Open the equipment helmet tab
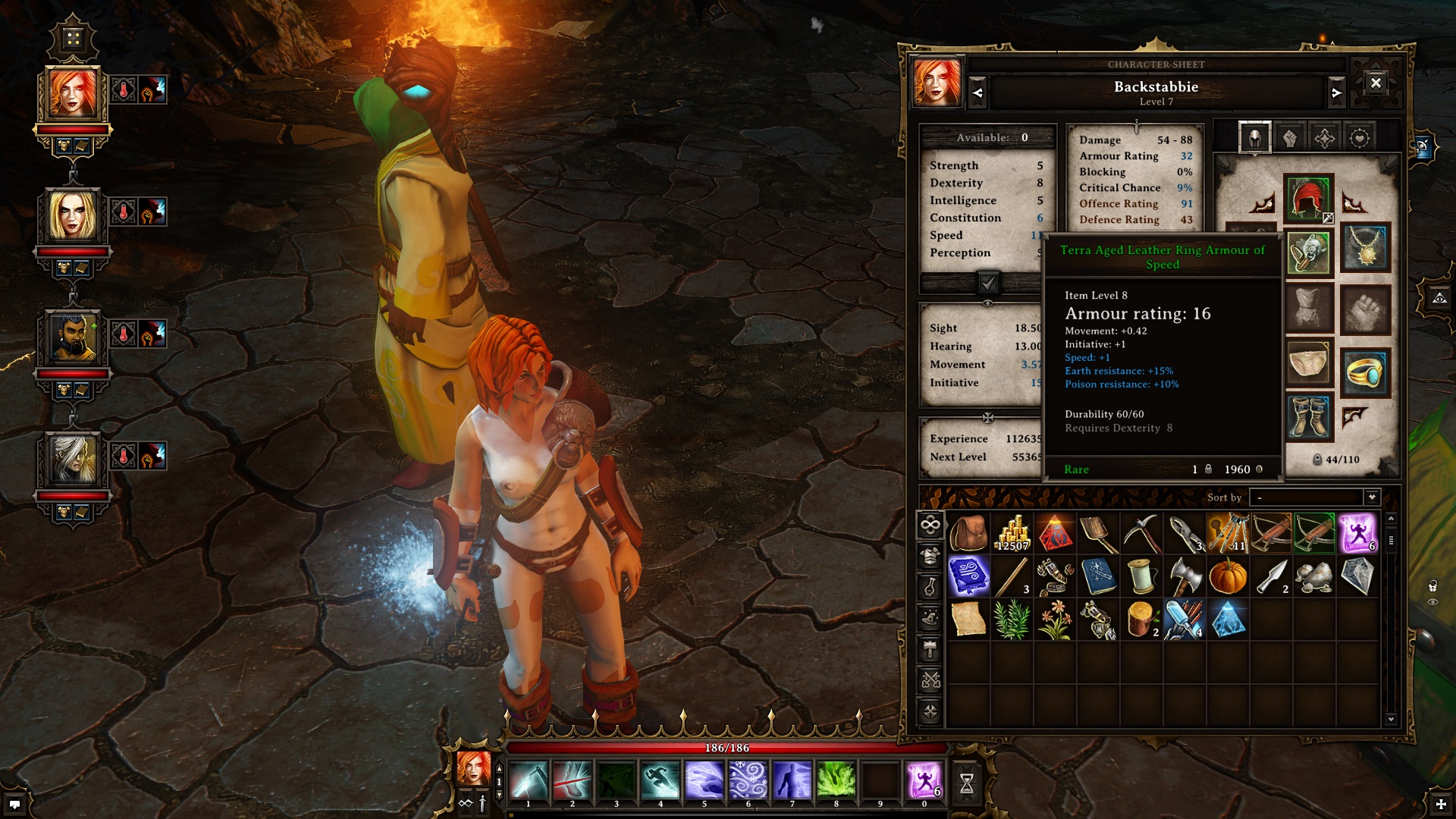The width and height of the screenshot is (1456, 819). (1255, 138)
